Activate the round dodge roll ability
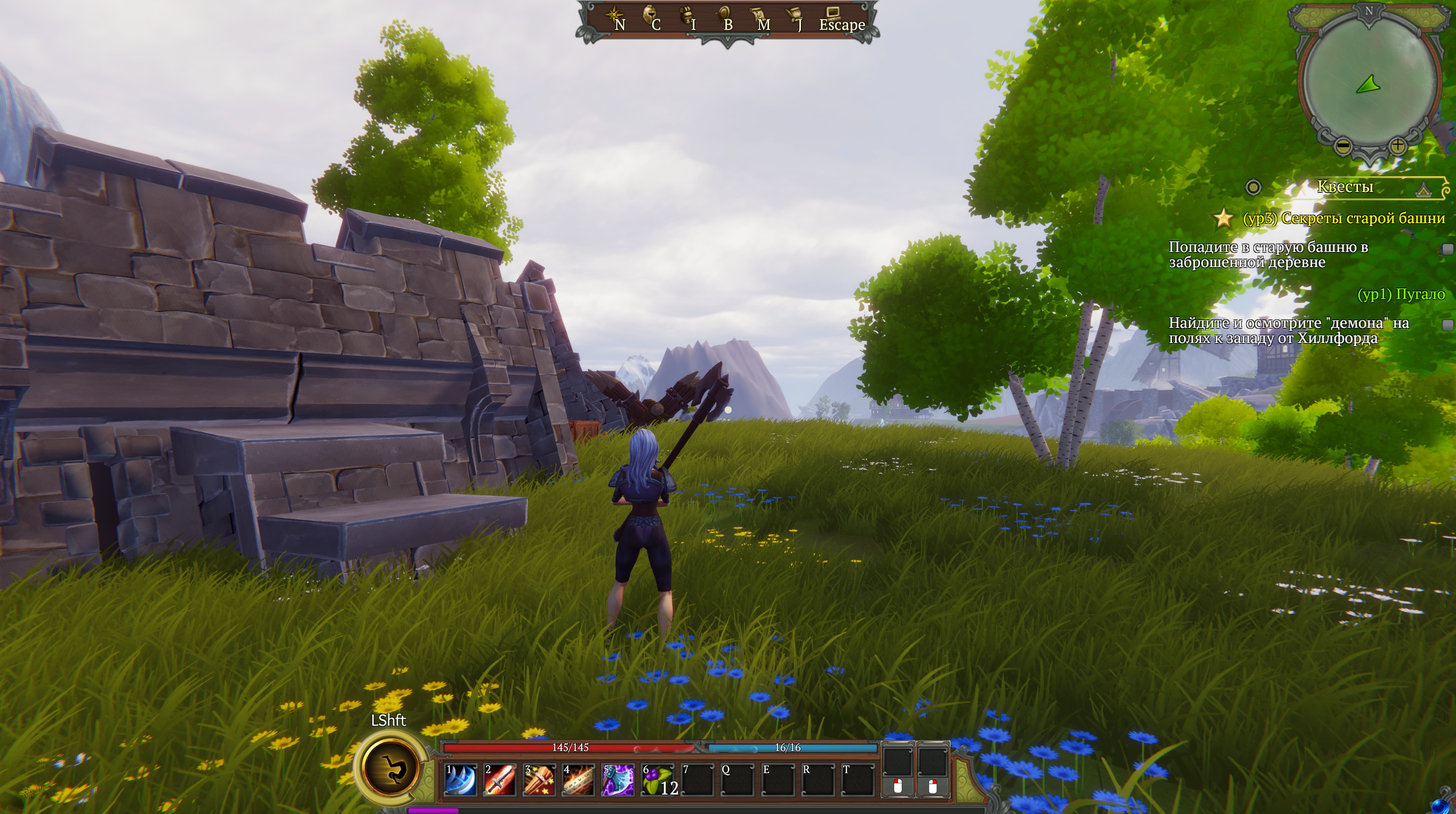 pos(390,768)
